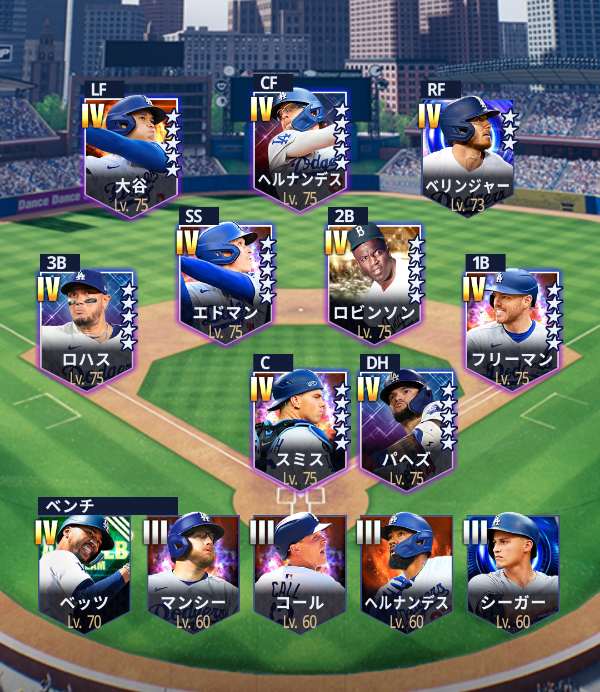Select the LF 大谷 player card
The height and width of the screenshot is (692, 600).
[131, 152]
